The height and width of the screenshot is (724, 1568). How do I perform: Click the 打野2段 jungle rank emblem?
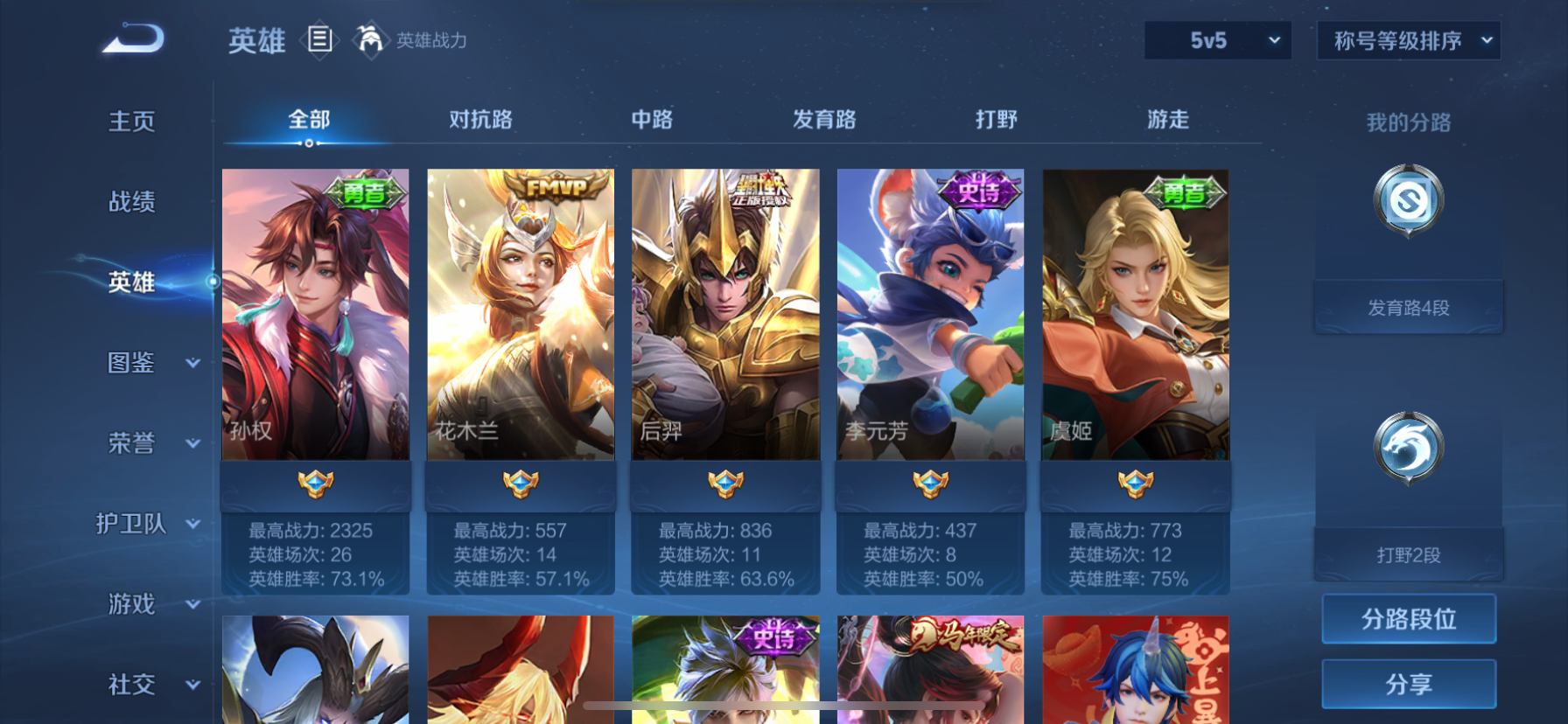[1408, 446]
